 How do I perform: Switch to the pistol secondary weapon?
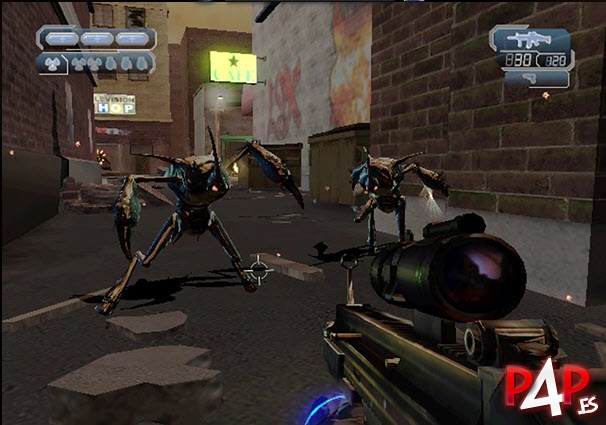[529, 76]
